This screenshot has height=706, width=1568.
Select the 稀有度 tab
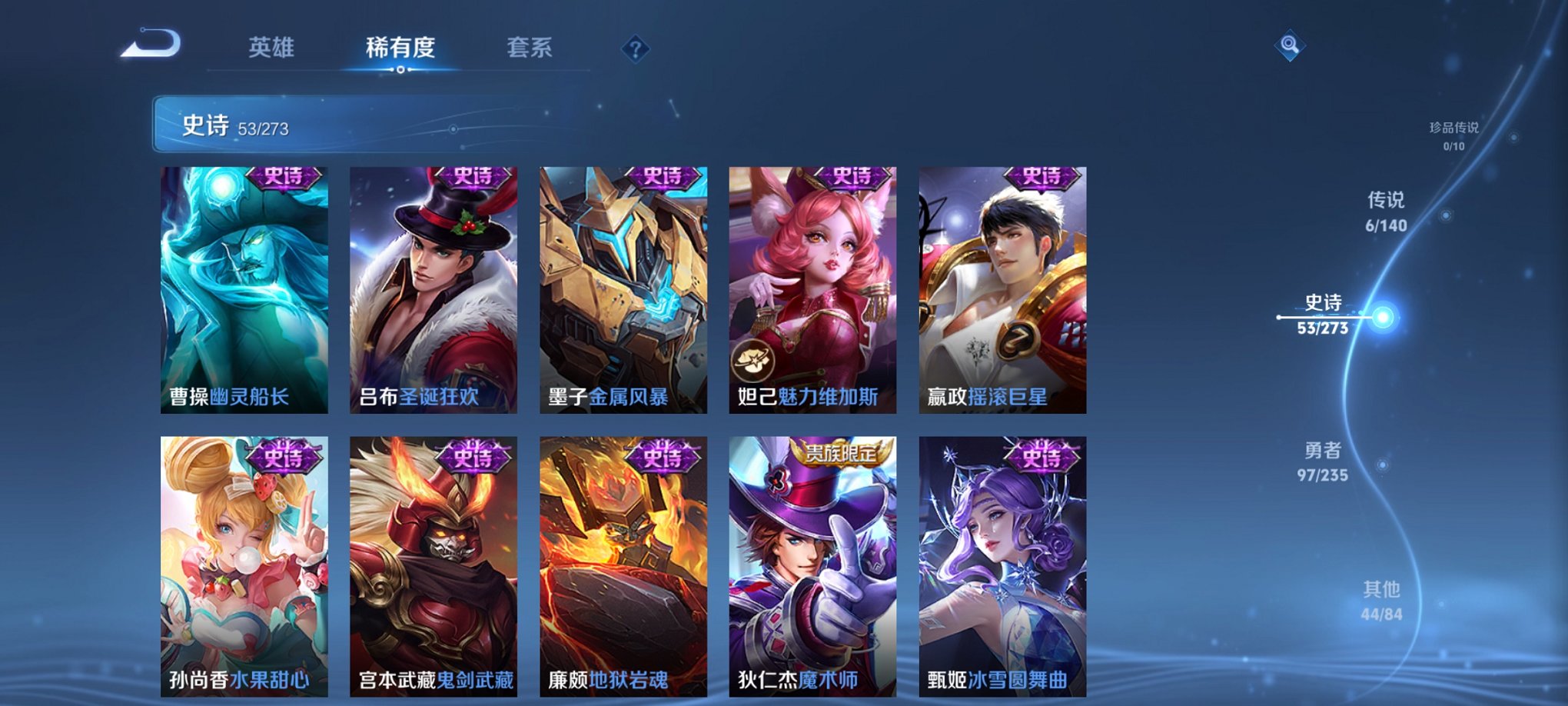point(398,47)
